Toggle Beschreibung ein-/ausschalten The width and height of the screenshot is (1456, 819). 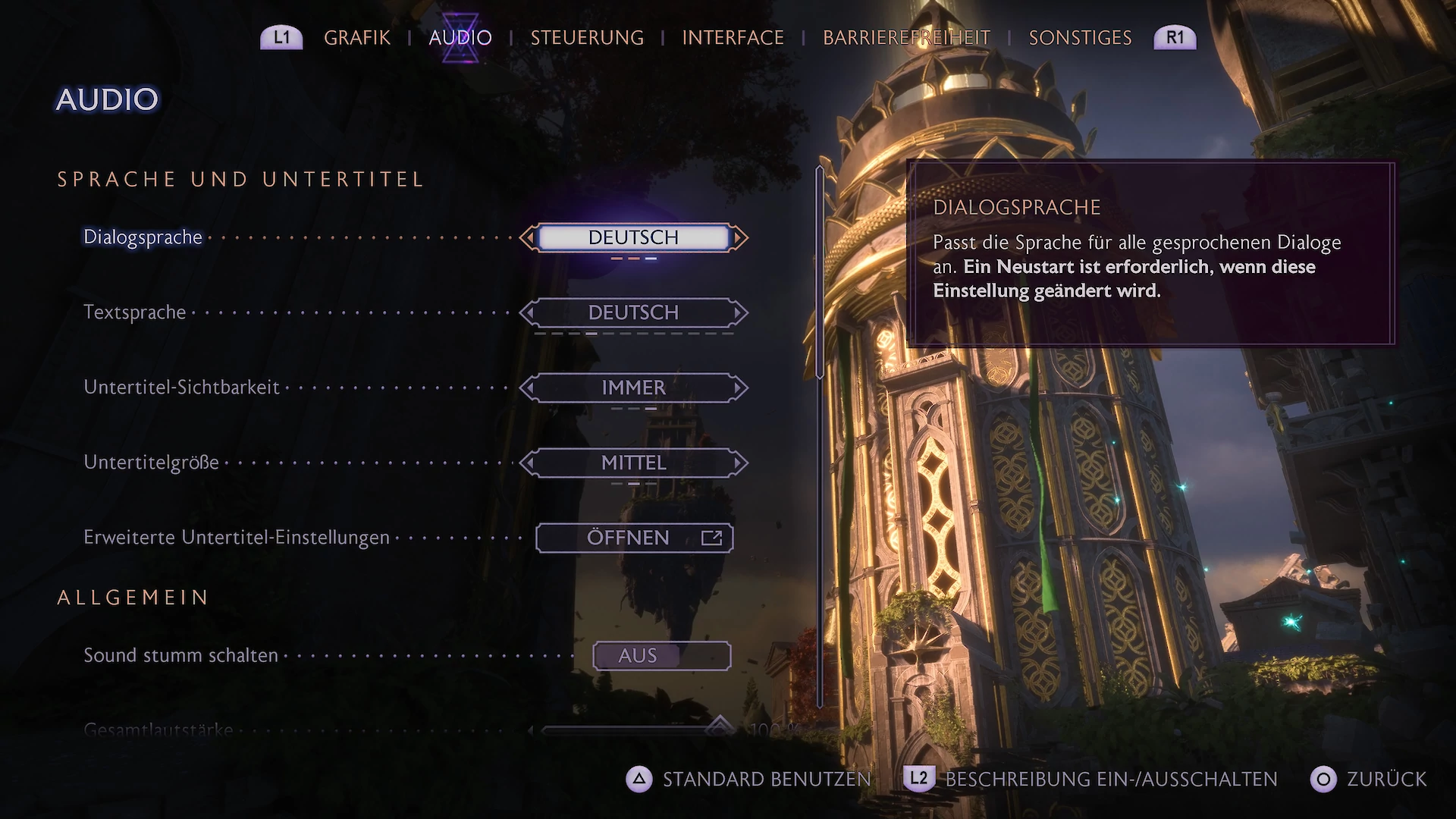[x=1090, y=780]
